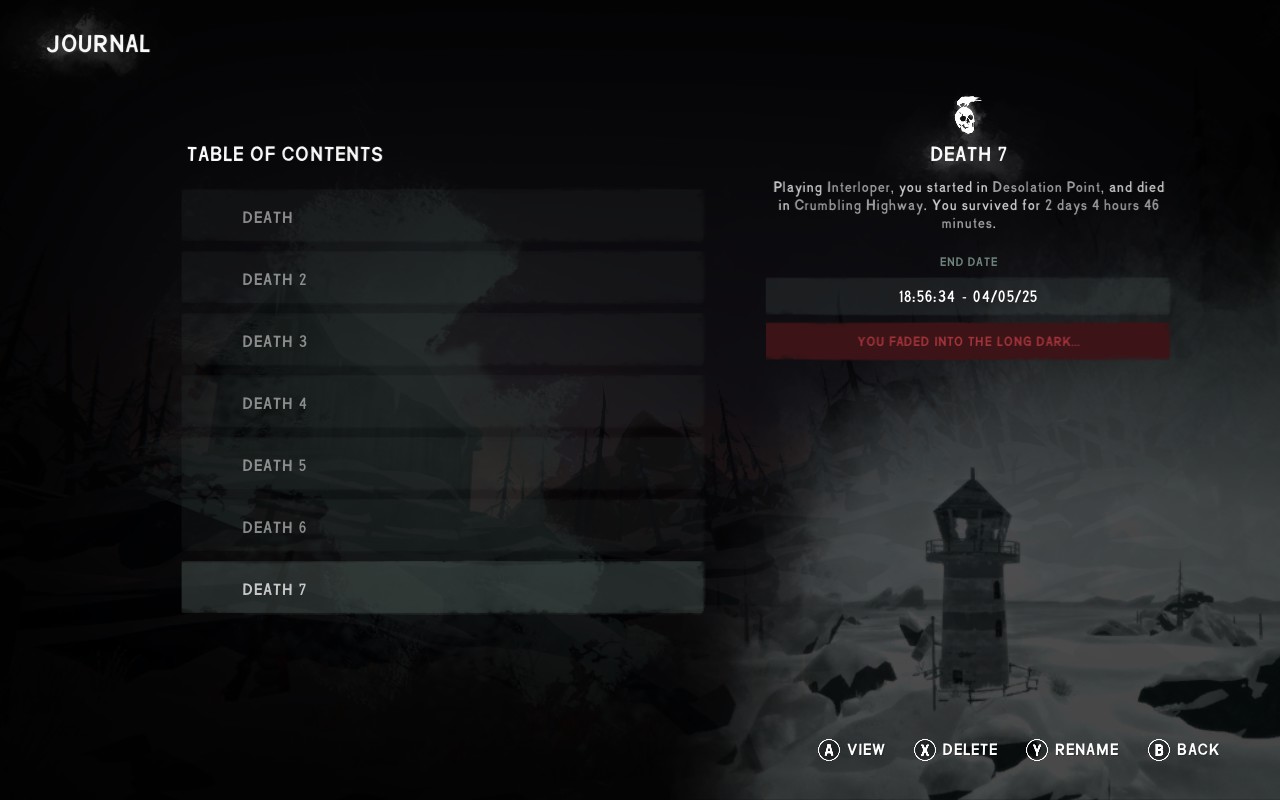Viewport: 1280px width, 800px height.
Task: Open the DEATH 5 entry
Action: (x=442, y=465)
